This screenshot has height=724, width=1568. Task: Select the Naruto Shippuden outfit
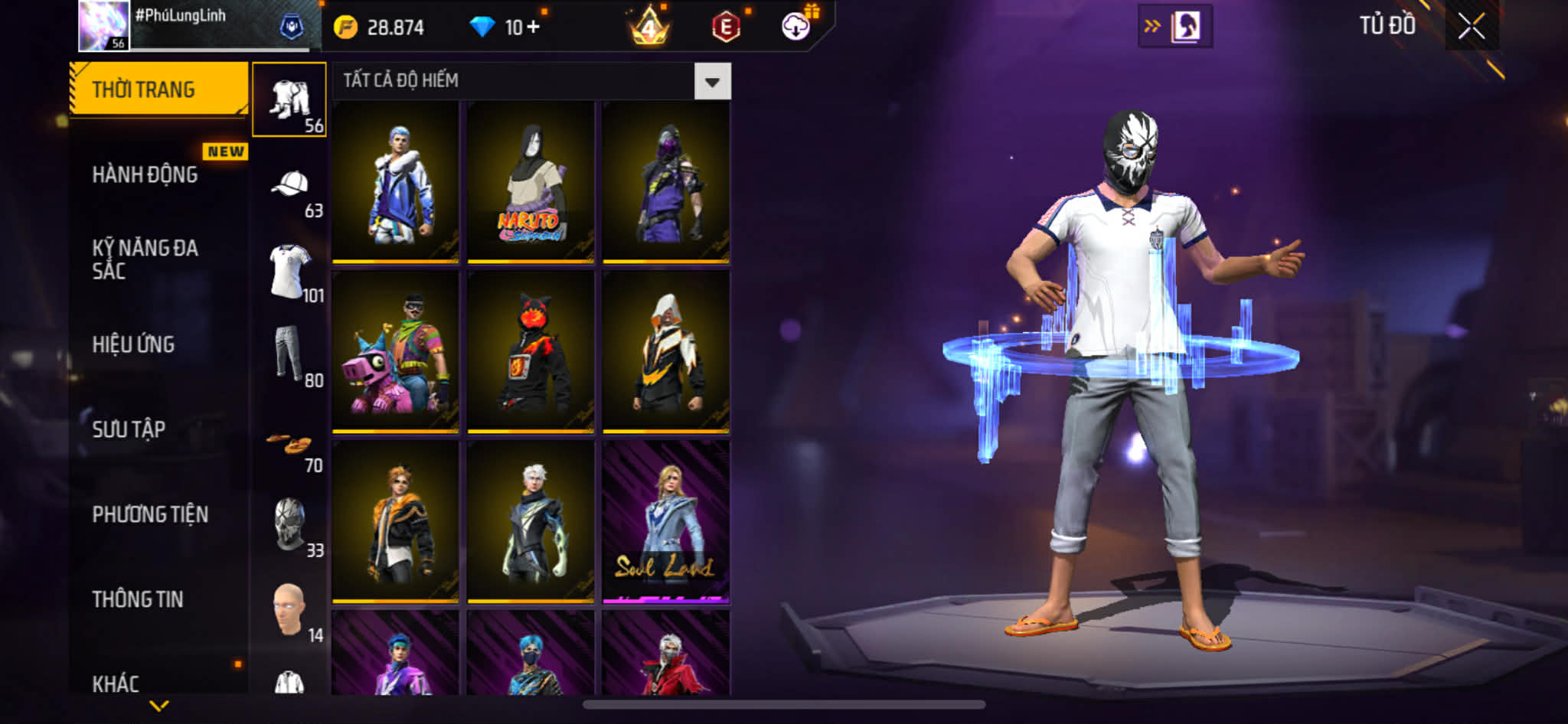click(x=531, y=182)
